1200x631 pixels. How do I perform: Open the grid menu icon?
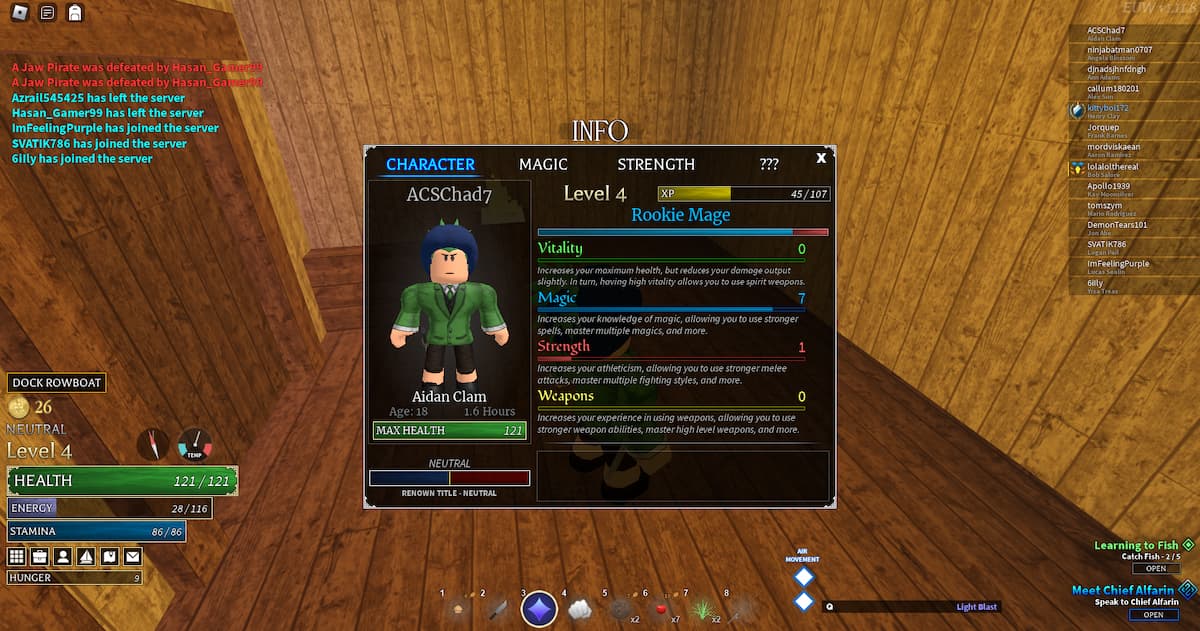click(17, 556)
